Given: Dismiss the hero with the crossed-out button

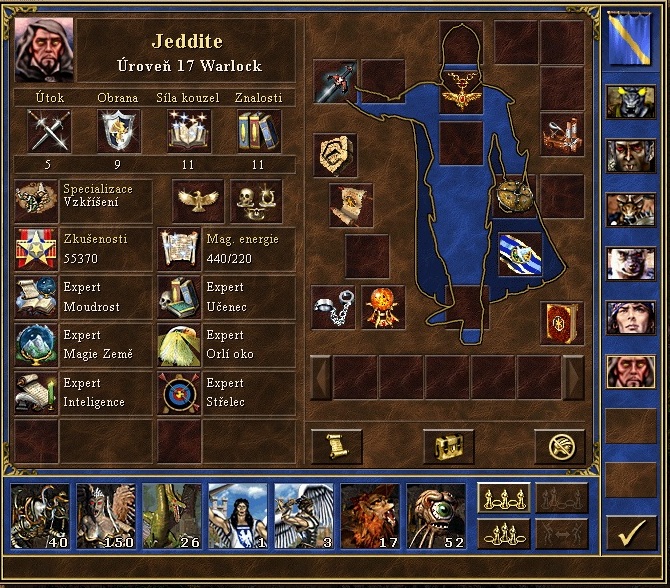Looking at the screenshot, I should tap(559, 447).
